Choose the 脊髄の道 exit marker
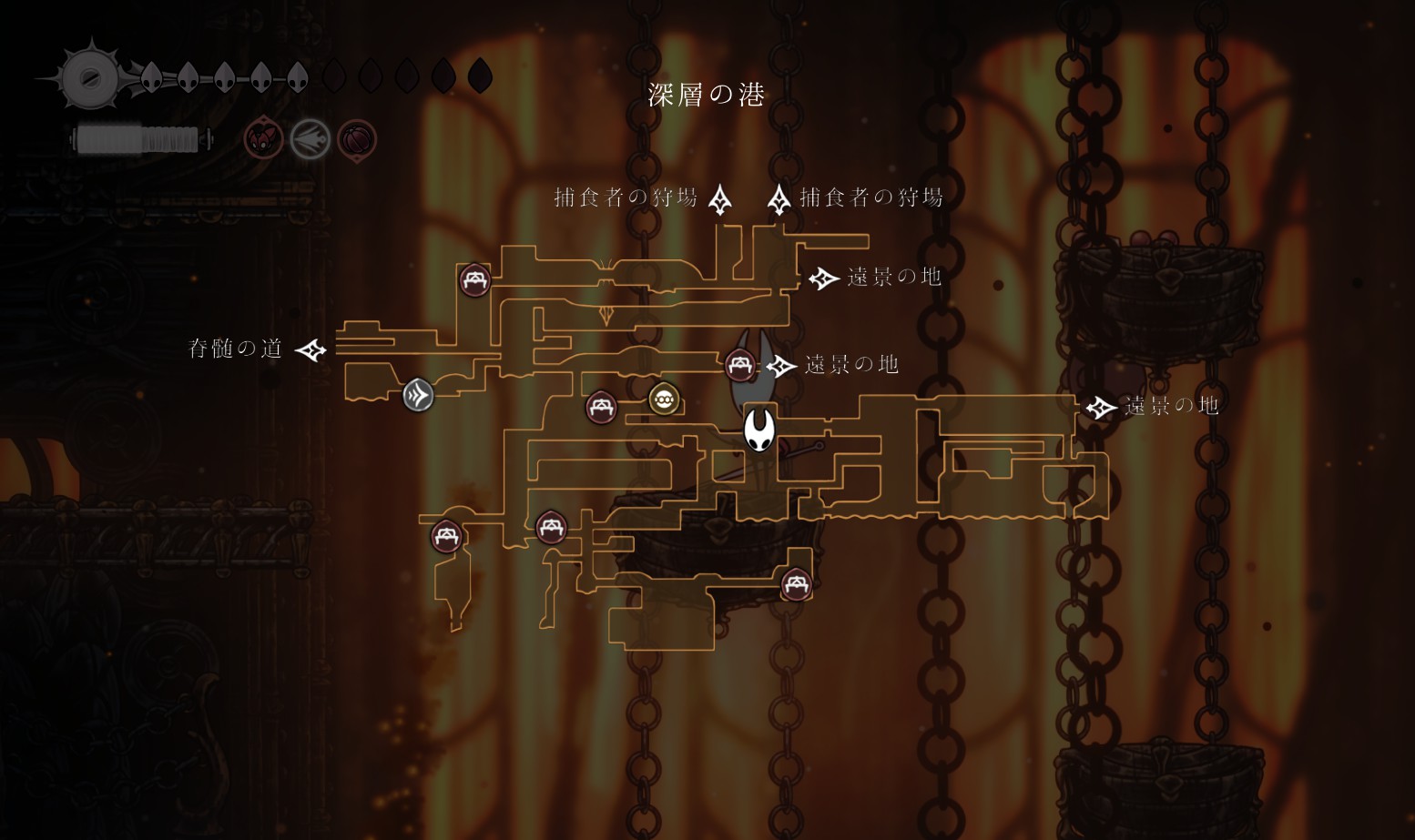The image size is (1415, 840). [x=311, y=349]
